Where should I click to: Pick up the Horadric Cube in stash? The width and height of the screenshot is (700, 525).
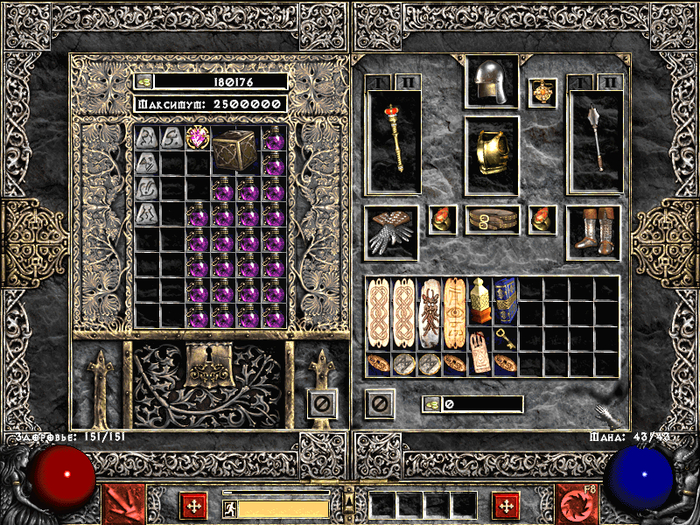[x=236, y=150]
